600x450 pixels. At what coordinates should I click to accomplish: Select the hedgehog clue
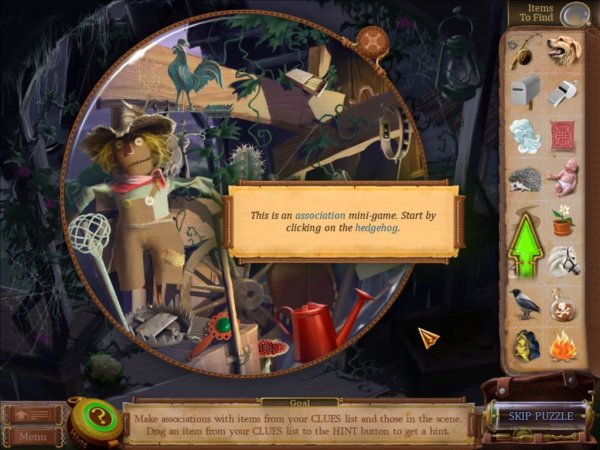[526, 180]
